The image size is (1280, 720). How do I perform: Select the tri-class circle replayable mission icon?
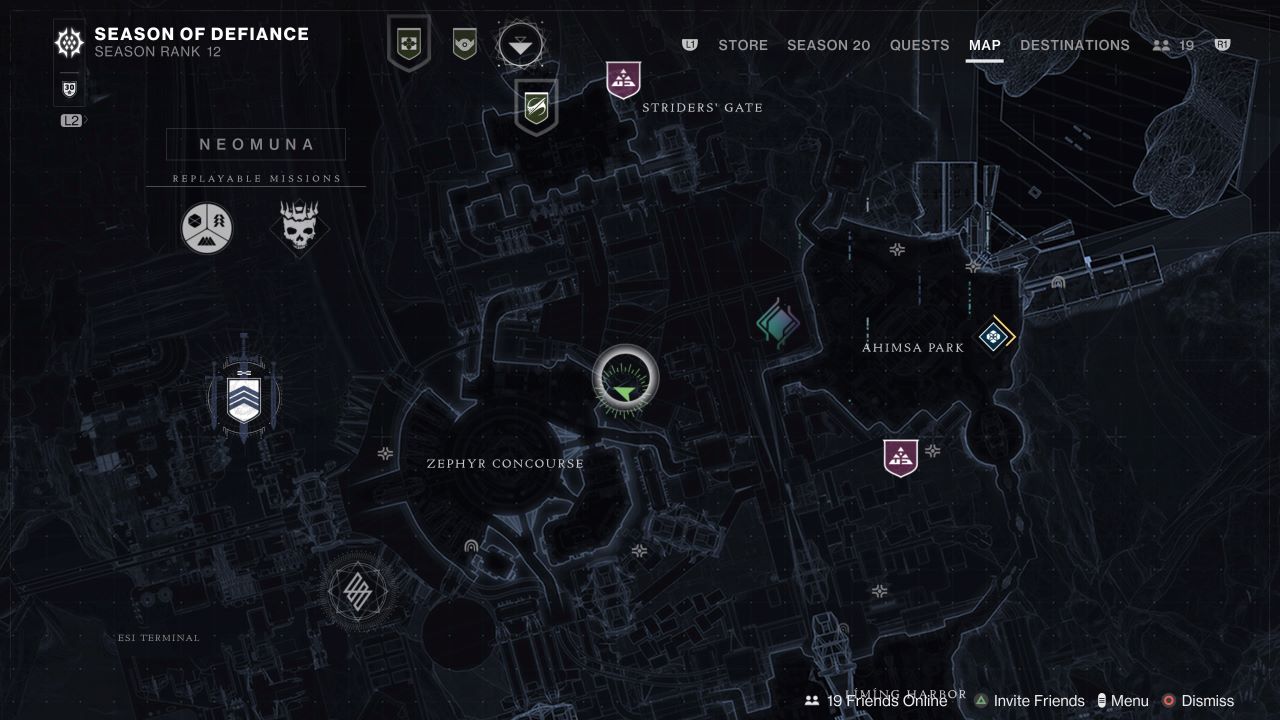click(x=206, y=227)
